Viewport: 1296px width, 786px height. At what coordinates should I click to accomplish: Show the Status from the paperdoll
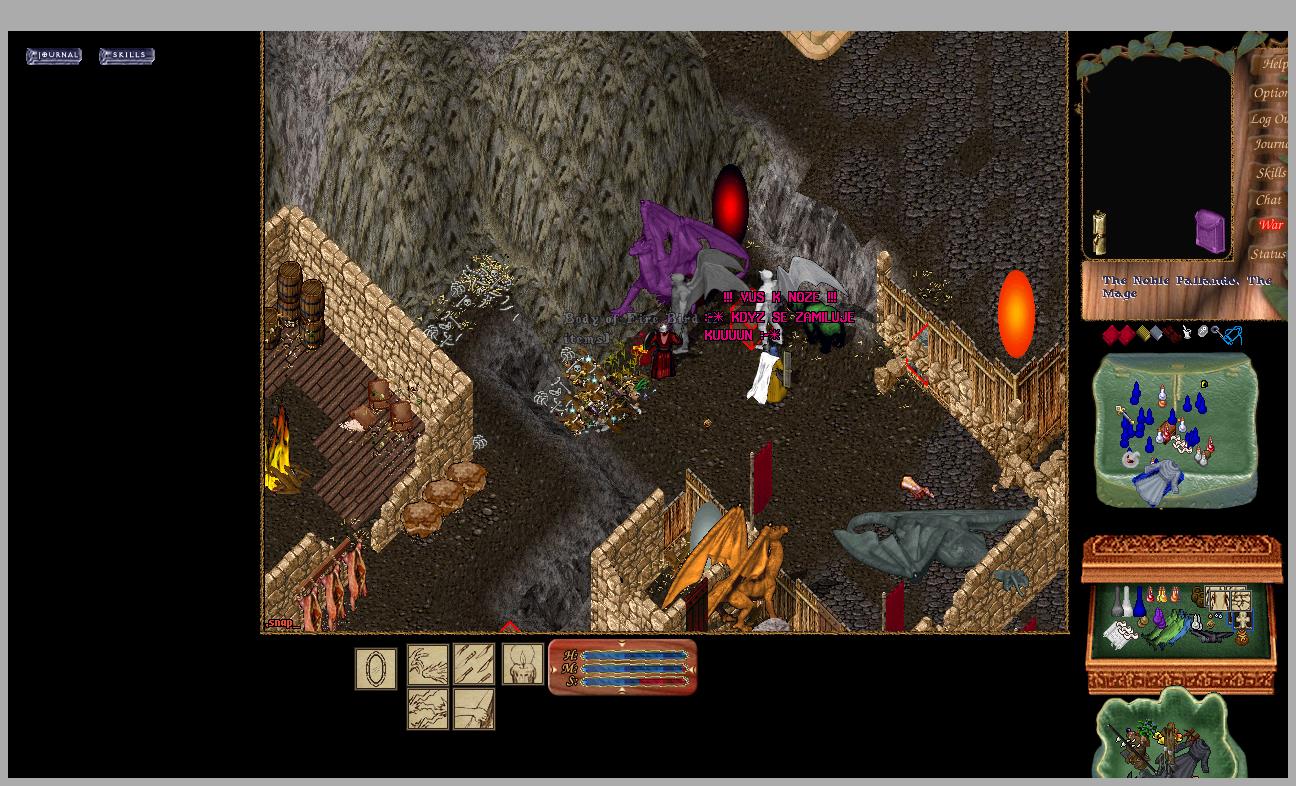pos(1268,254)
